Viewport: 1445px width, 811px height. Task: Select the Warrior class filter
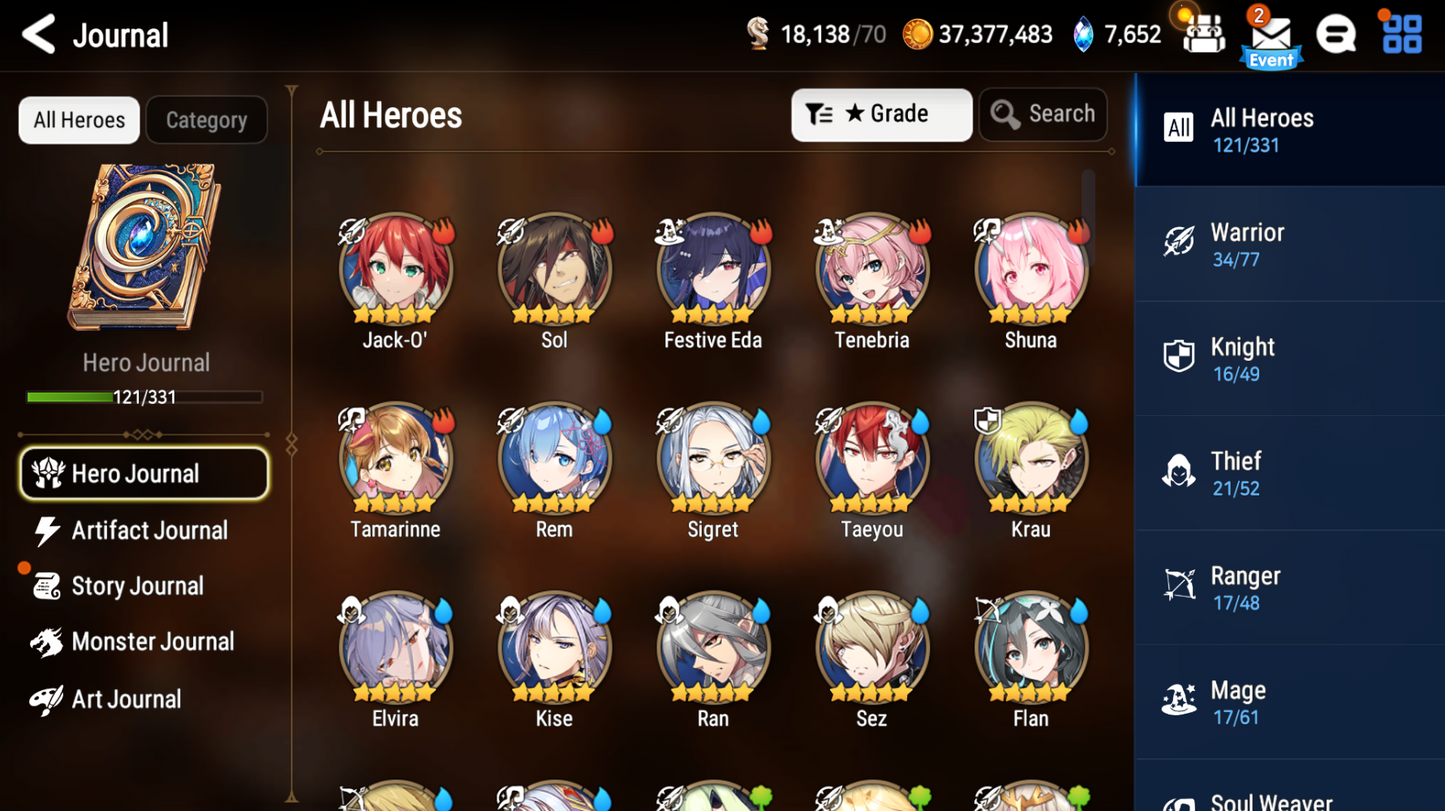tap(1289, 243)
